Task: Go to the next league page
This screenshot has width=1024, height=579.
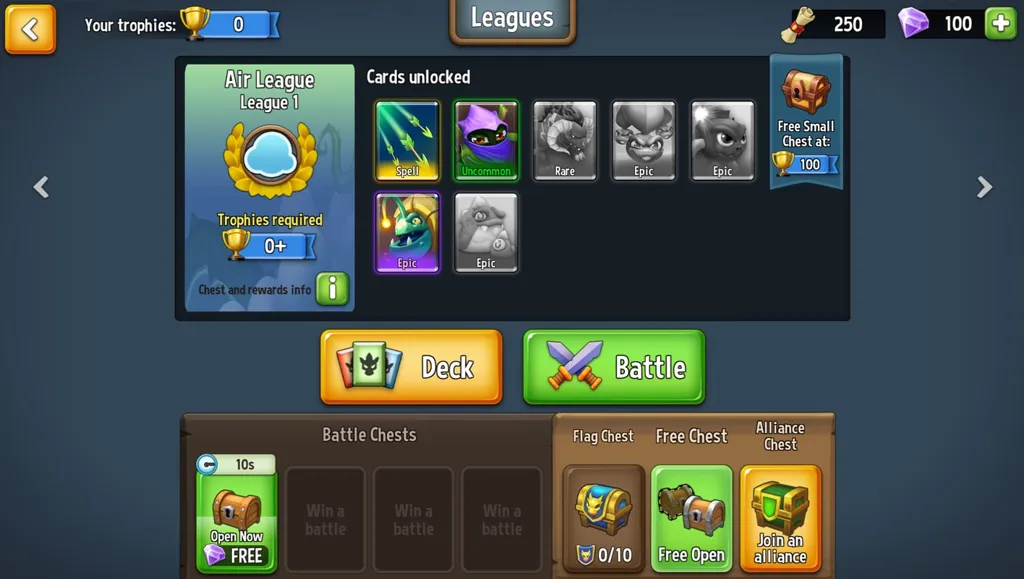Action: (x=984, y=187)
